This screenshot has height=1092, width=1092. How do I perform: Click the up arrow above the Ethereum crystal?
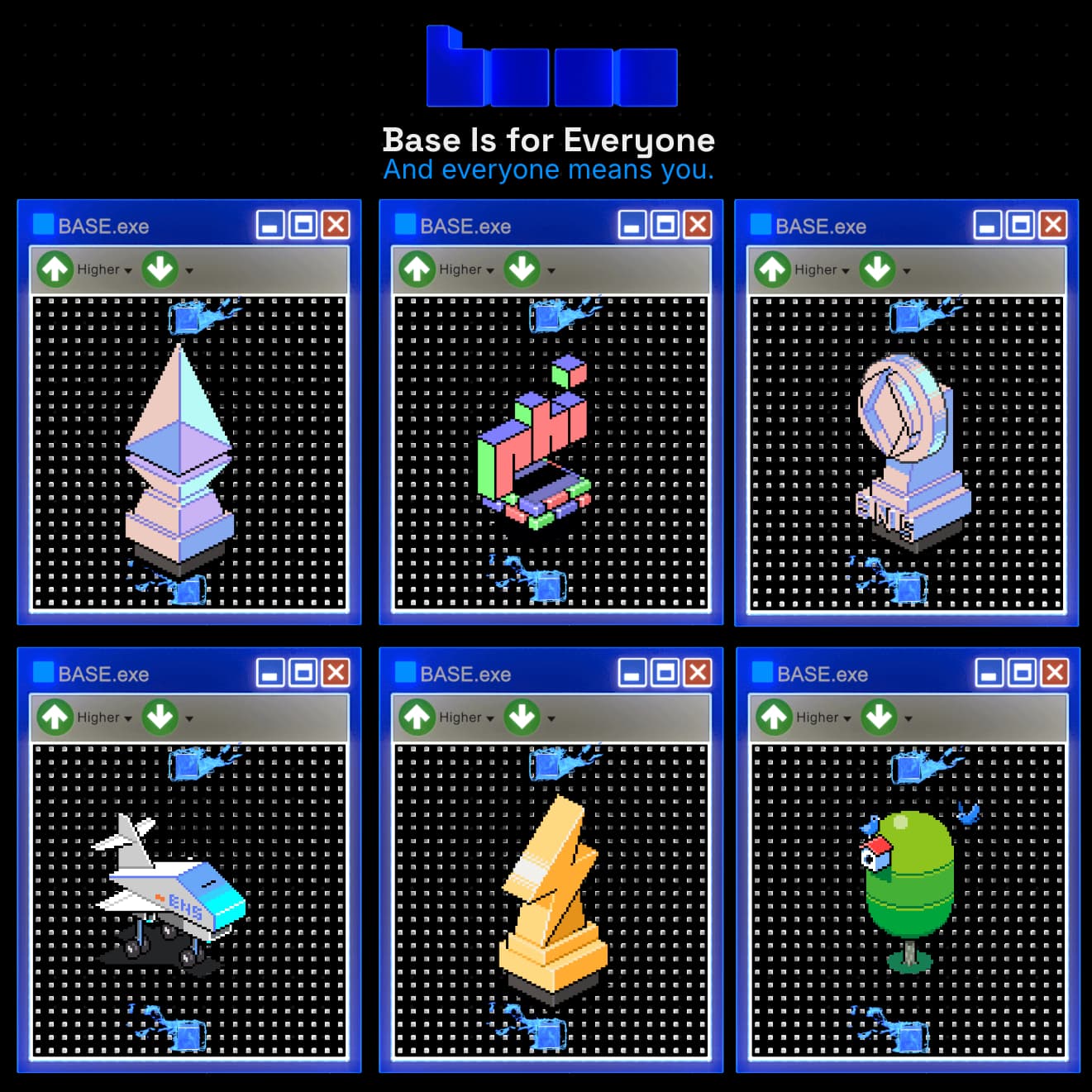[55, 269]
